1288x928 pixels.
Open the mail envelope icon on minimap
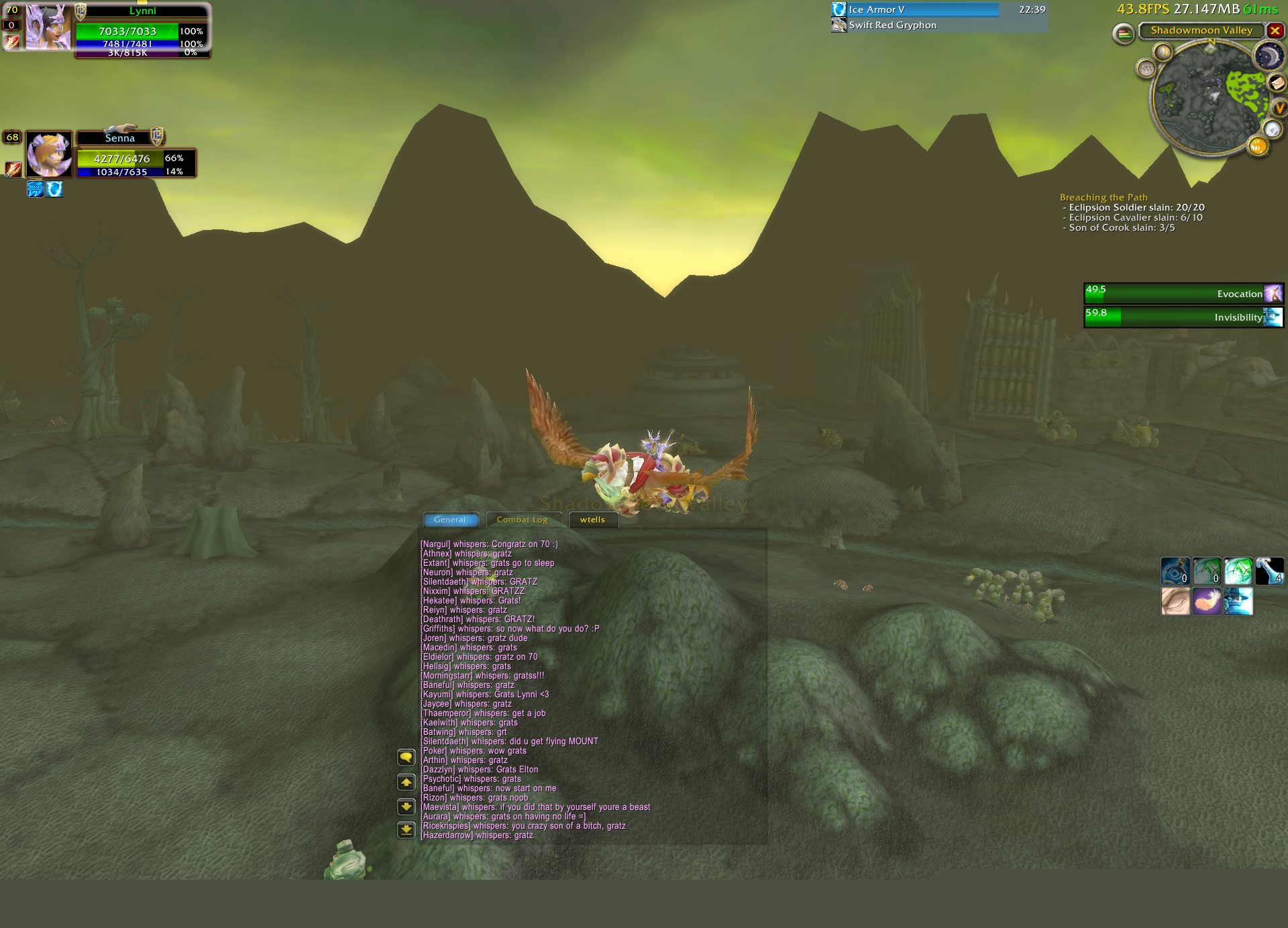(x=1277, y=82)
